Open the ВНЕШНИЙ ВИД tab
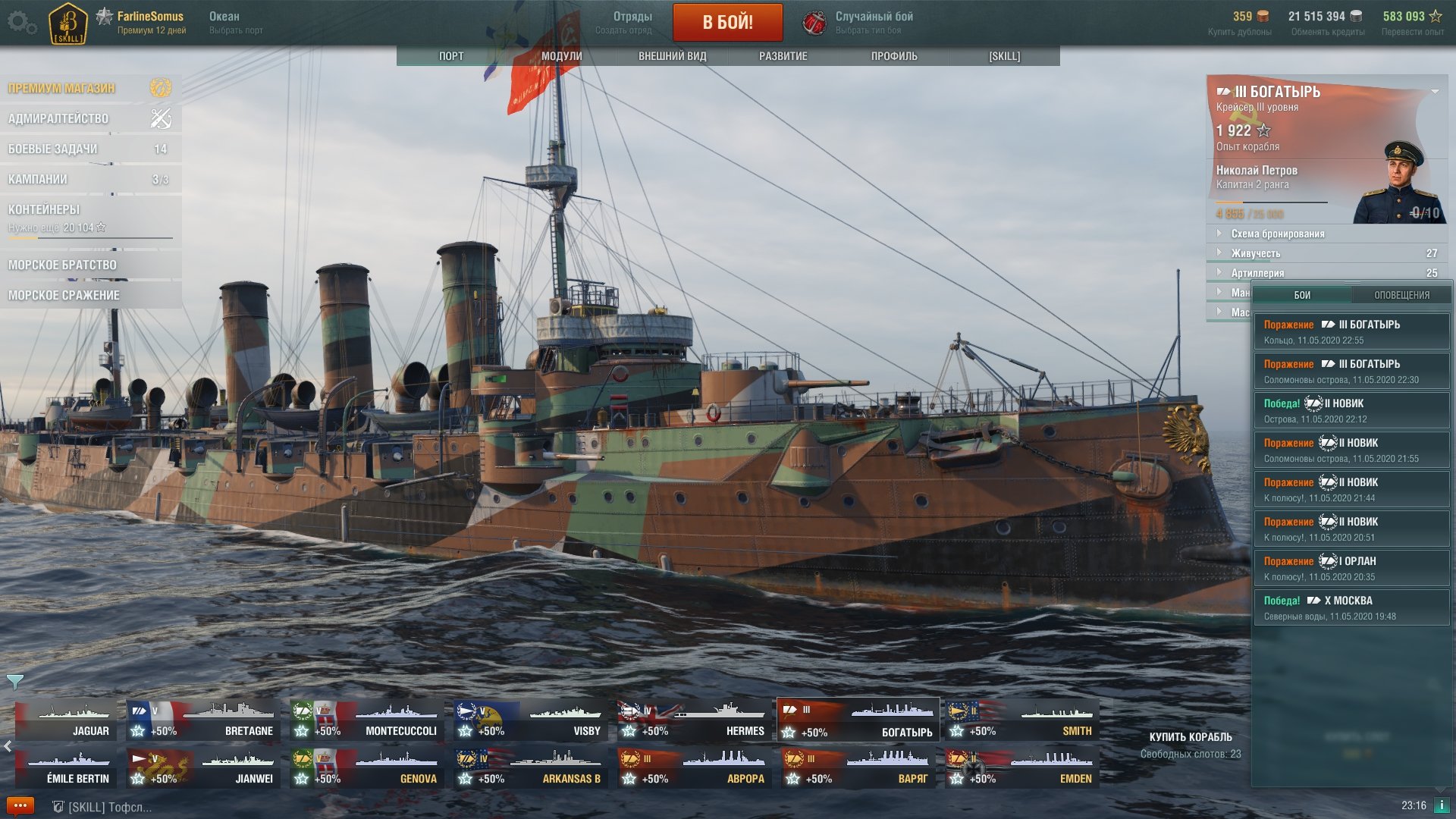The height and width of the screenshot is (819, 1456). pos(672,56)
